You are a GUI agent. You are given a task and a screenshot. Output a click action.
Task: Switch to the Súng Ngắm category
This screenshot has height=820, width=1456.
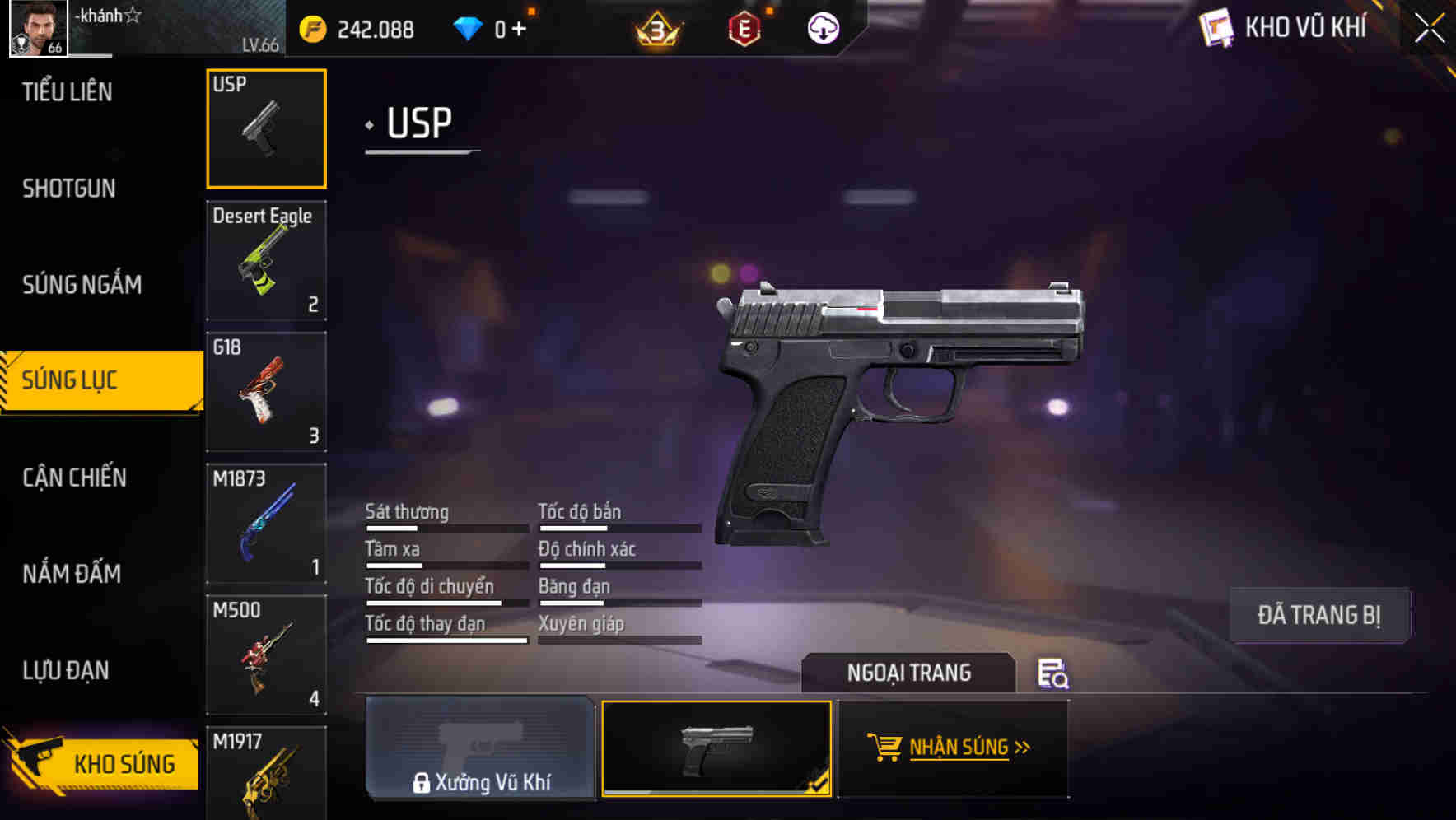(82, 284)
